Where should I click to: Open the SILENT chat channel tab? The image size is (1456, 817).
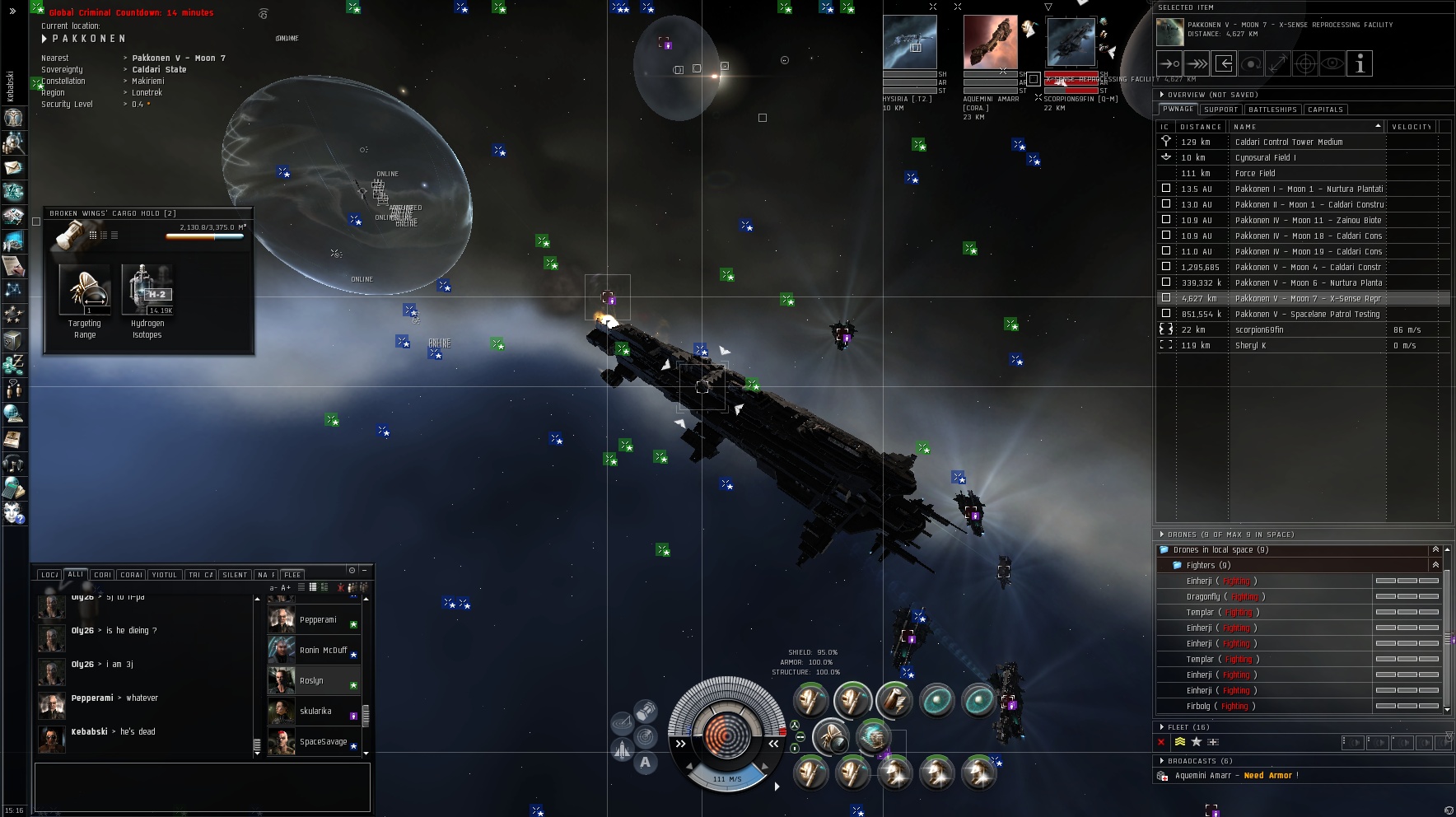point(234,575)
